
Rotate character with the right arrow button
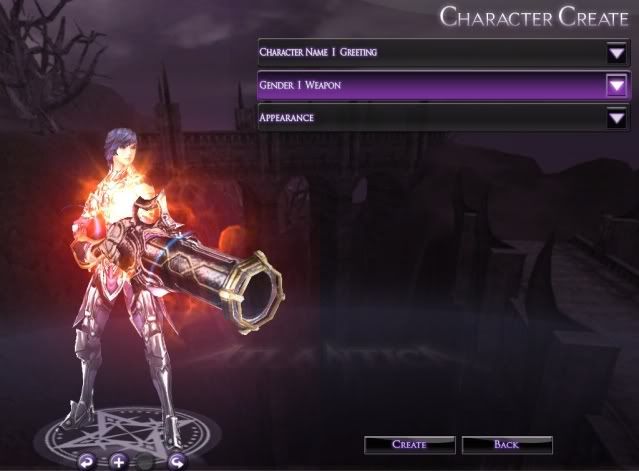[x=176, y=461]
